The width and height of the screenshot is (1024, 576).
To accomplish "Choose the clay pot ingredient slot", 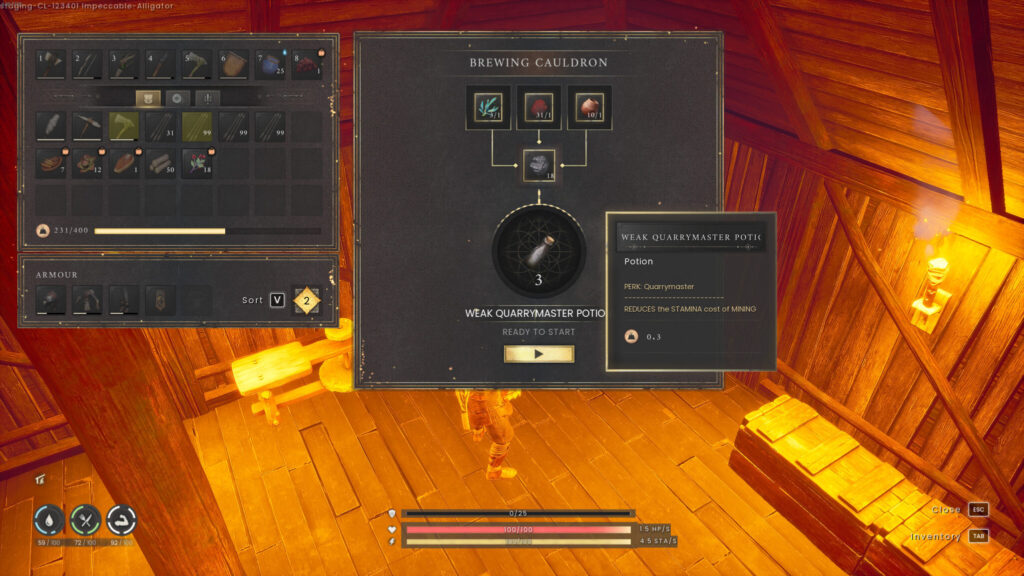I will click(x=589, y=108).
